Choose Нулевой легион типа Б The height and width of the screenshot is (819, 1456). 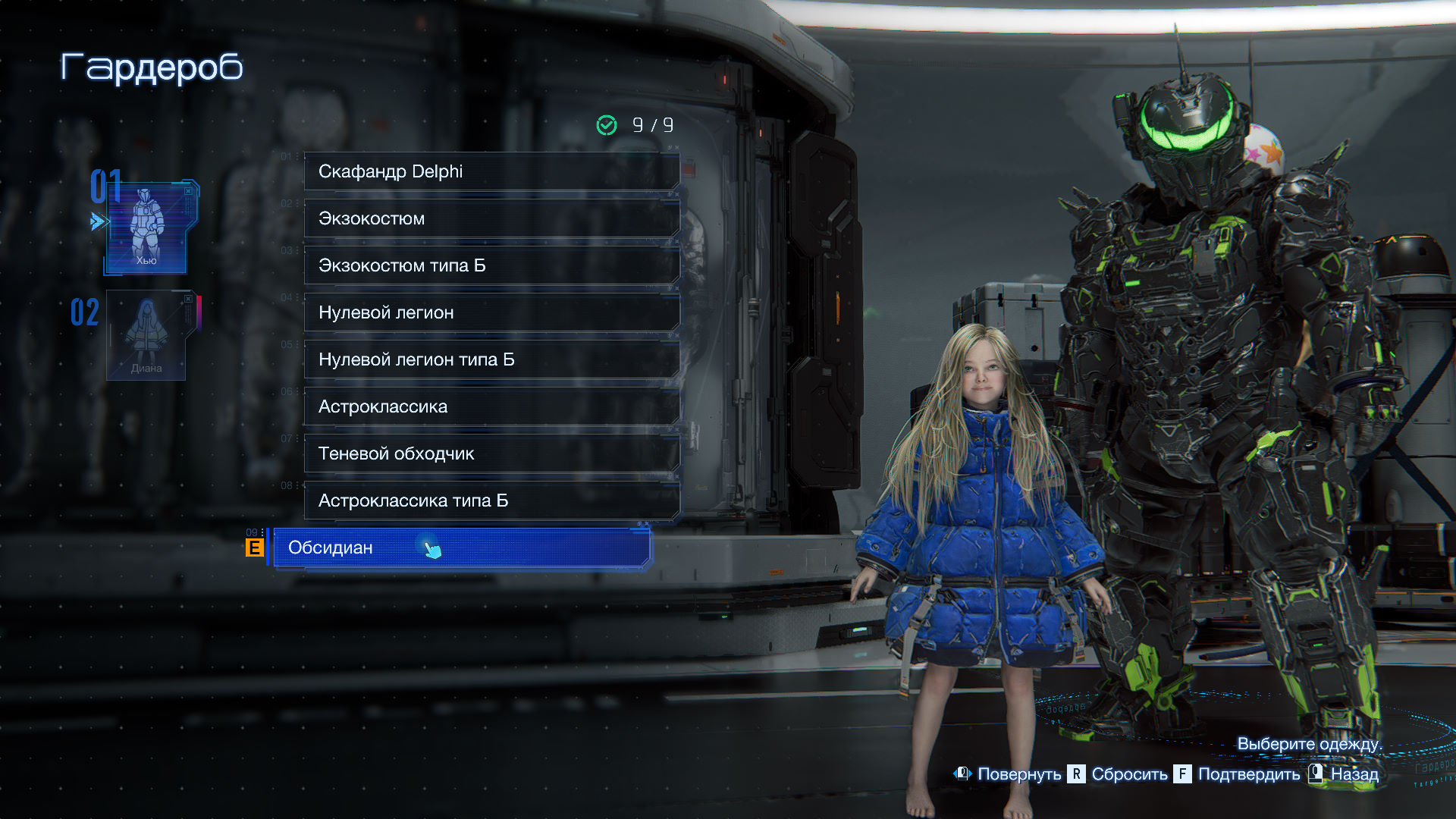coord(491,359)
